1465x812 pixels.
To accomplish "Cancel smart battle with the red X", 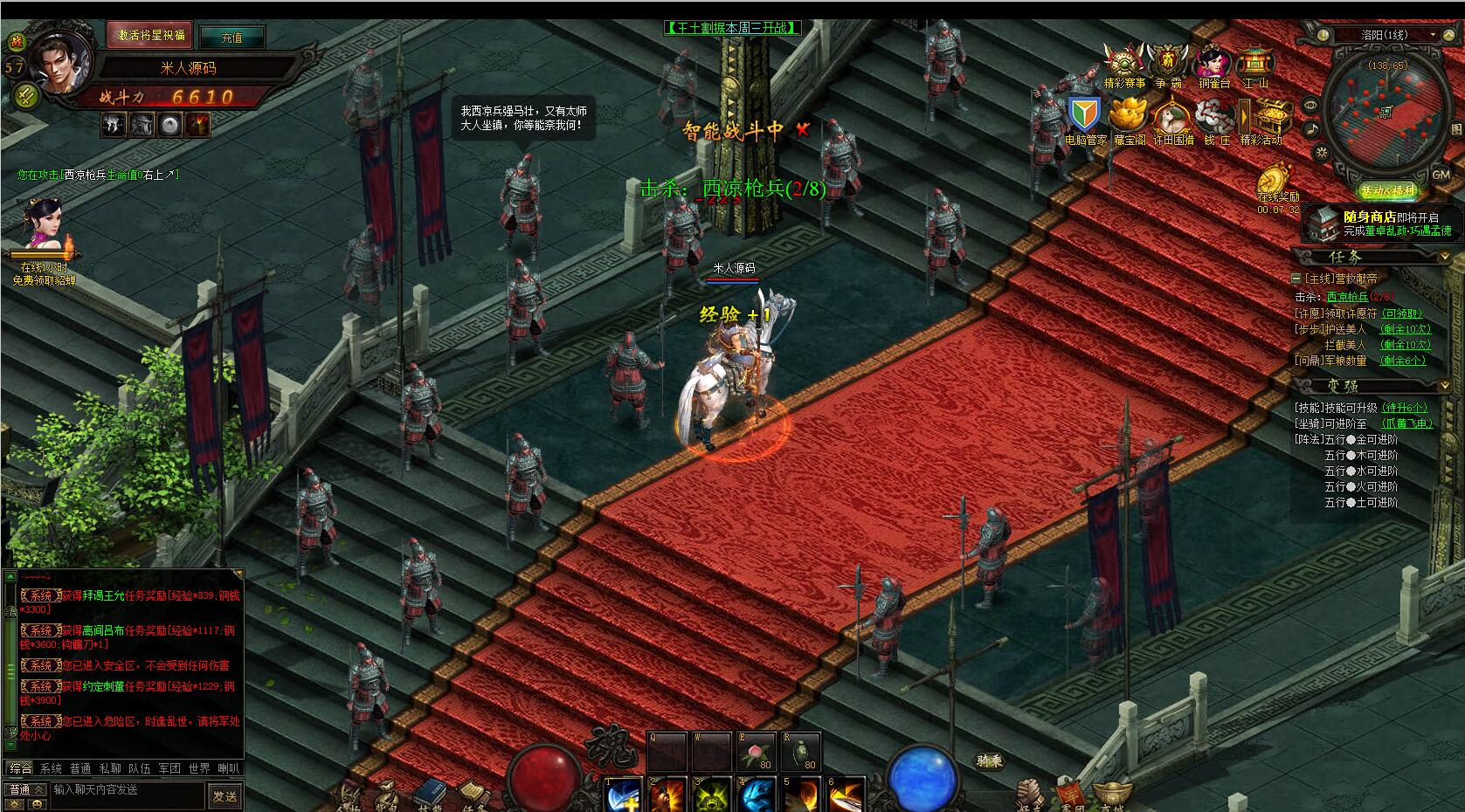I will tap(803, 130).
